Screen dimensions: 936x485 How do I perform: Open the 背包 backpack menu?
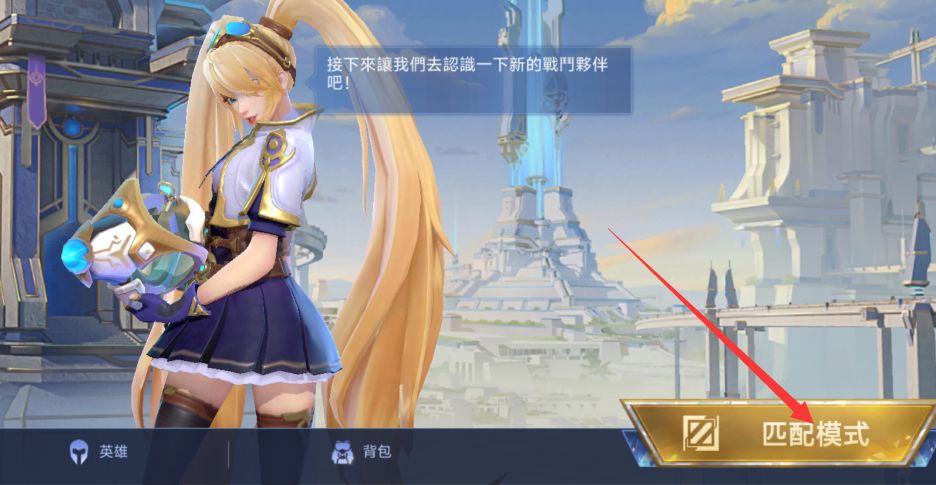tap(362, 452)
